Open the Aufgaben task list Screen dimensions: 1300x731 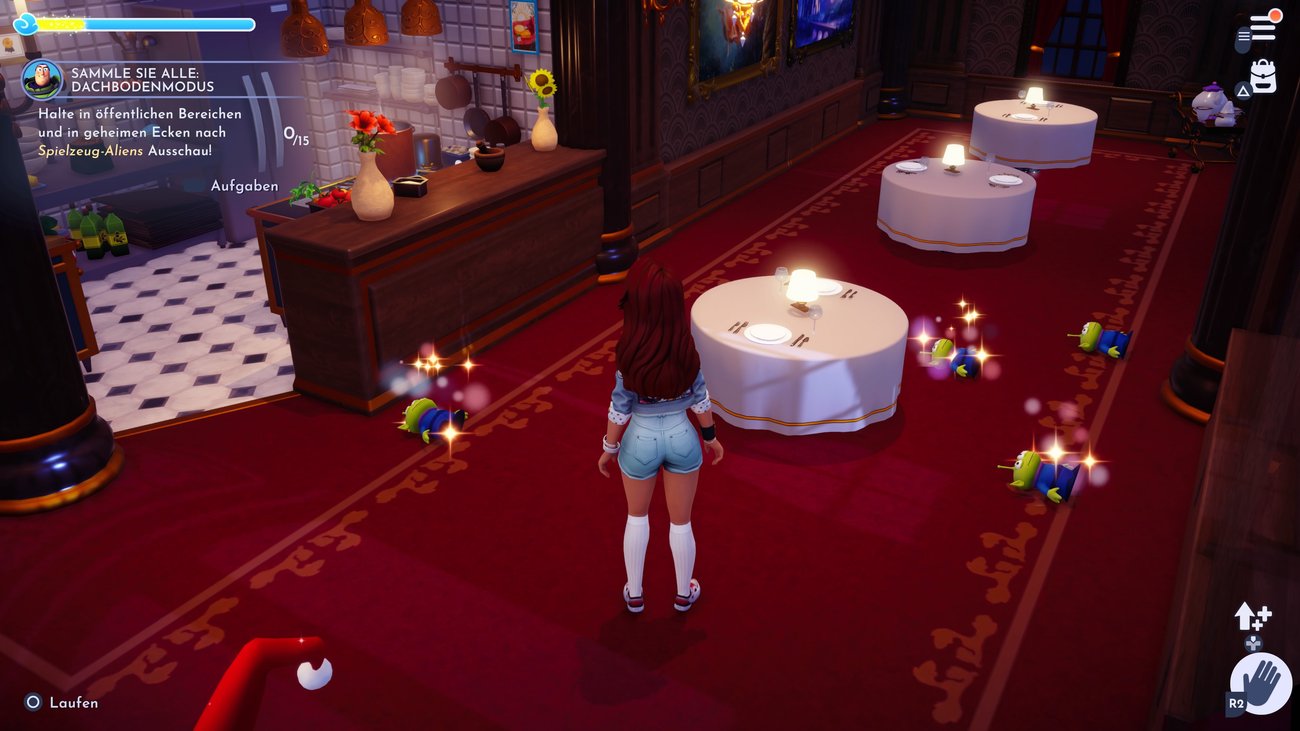pyautogui.click(x=244, y=186)
